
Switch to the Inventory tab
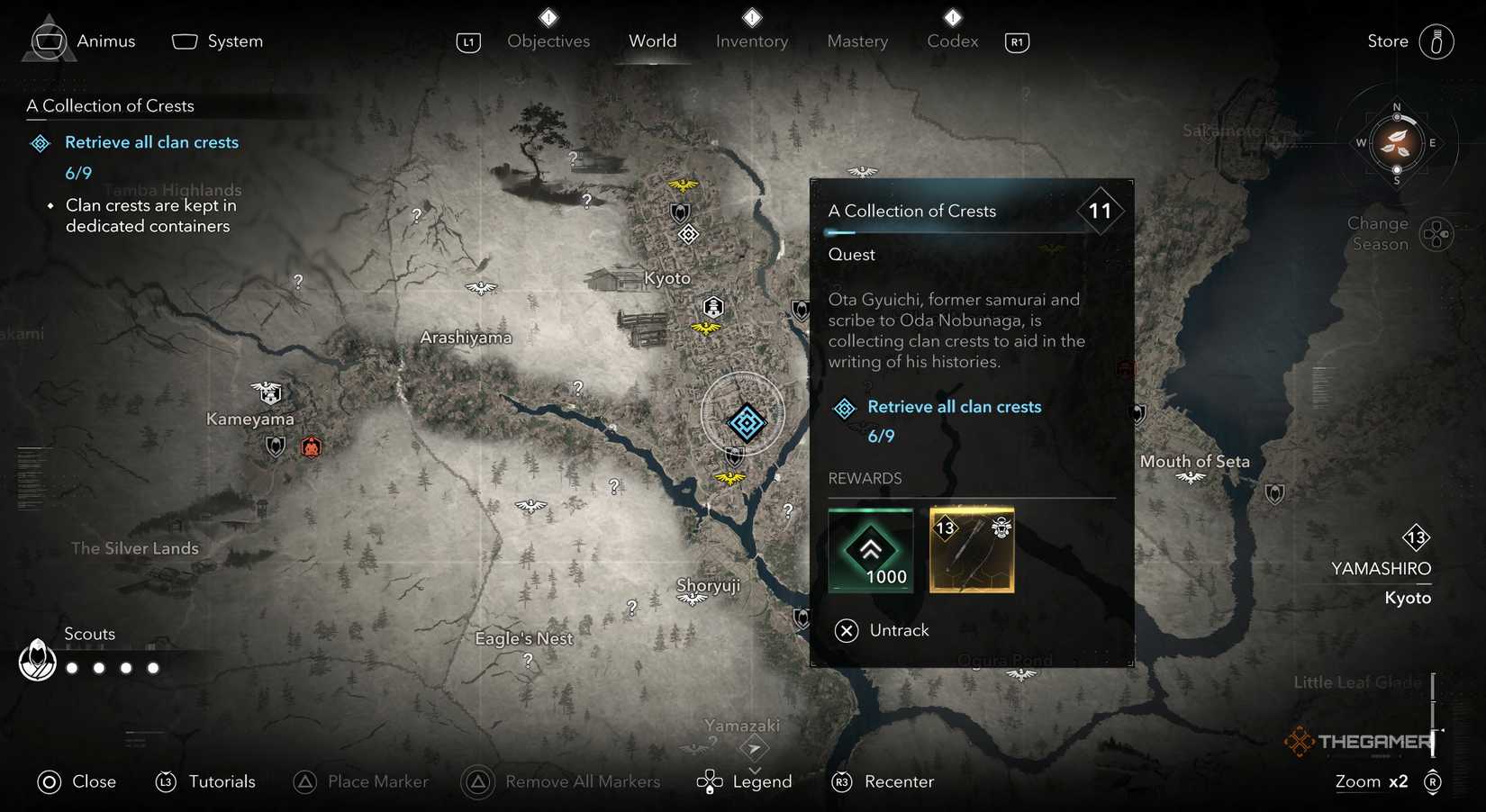click(752, 41)
